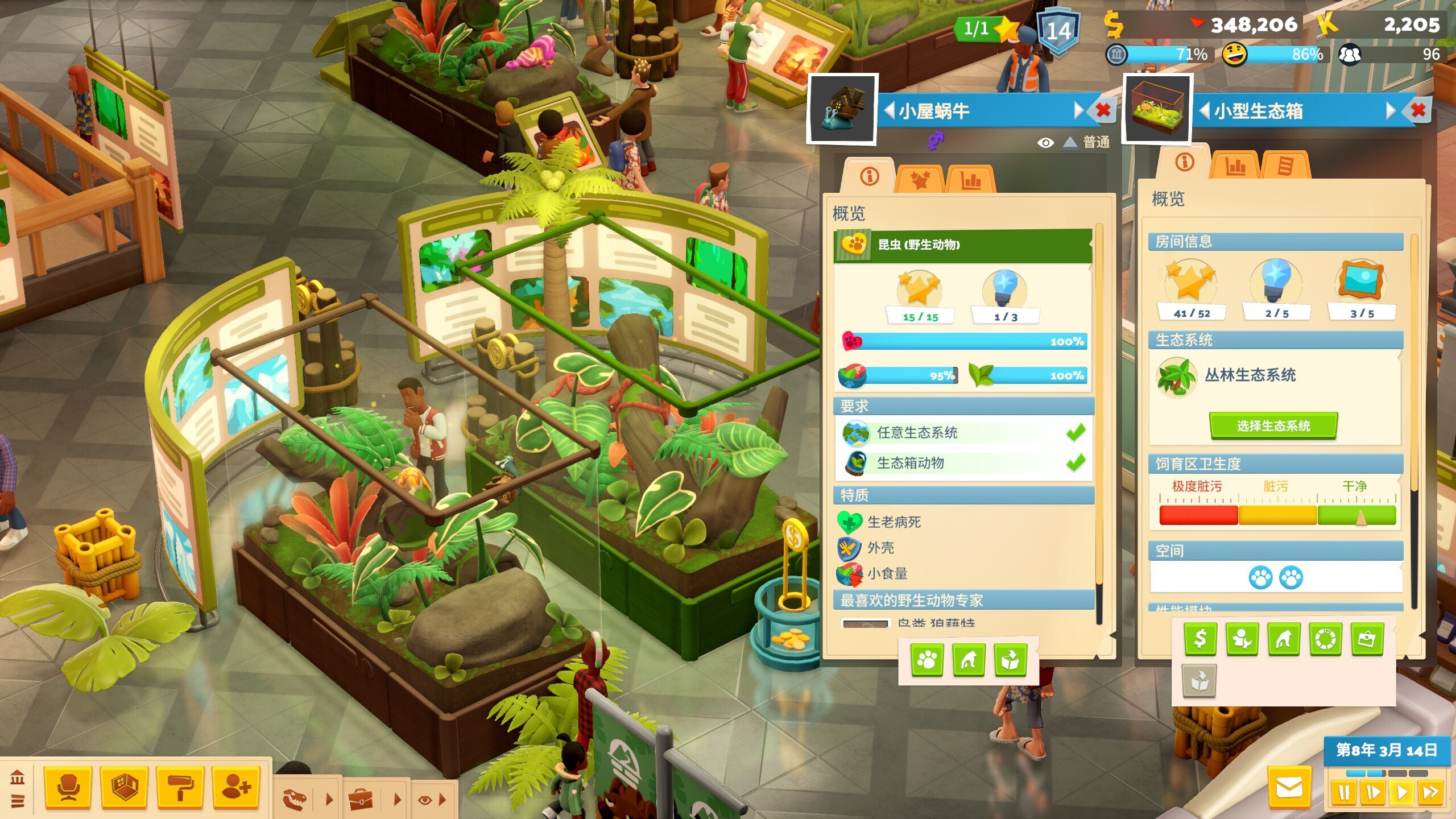Viewport: 1456px width, 819px height.
Task: Select next animal with 小屋蜗牛 right arrow
Action: click(1078, 110)
